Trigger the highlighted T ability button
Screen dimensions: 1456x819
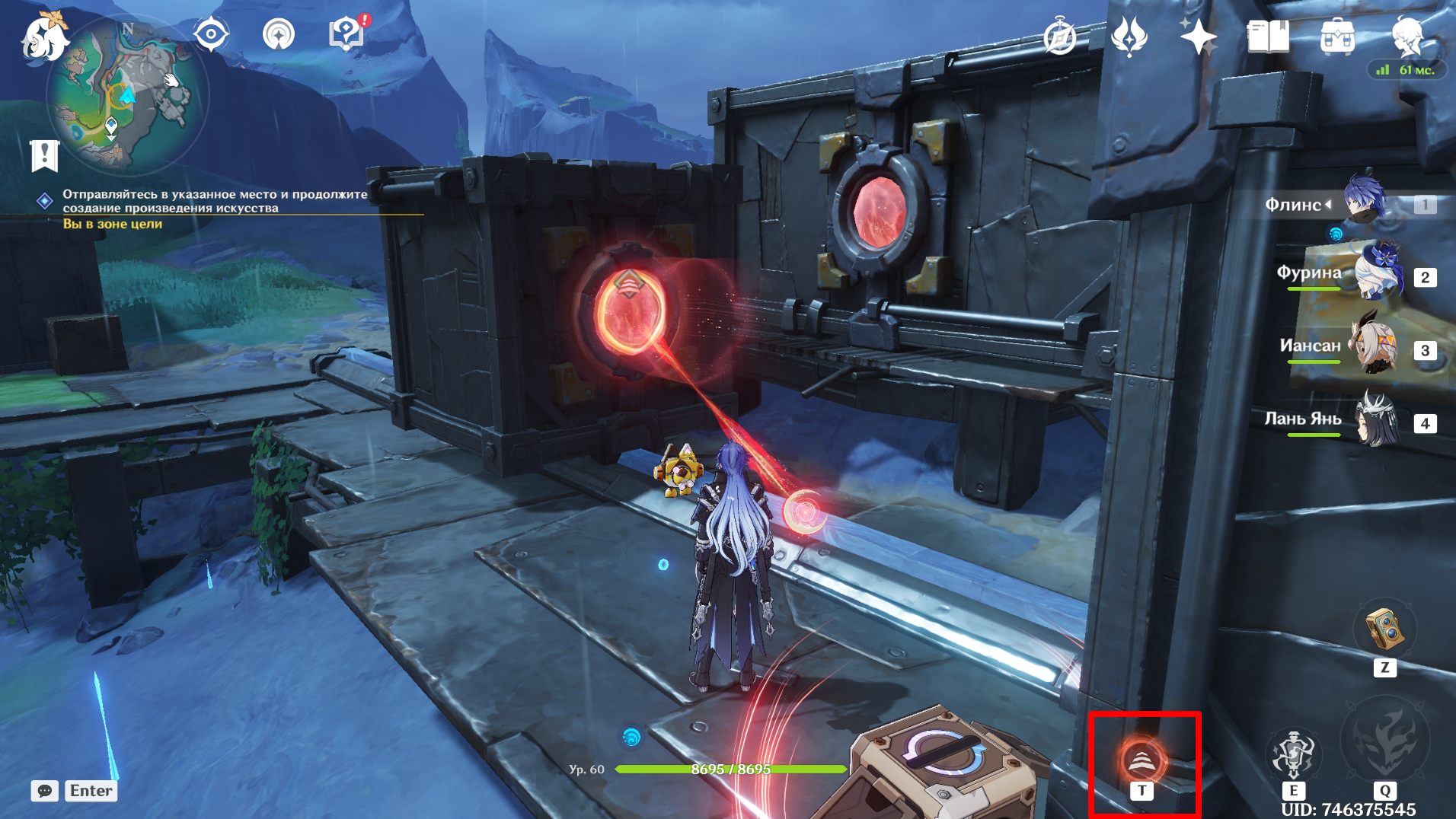pyautogui.click(x=1141, y=758)
